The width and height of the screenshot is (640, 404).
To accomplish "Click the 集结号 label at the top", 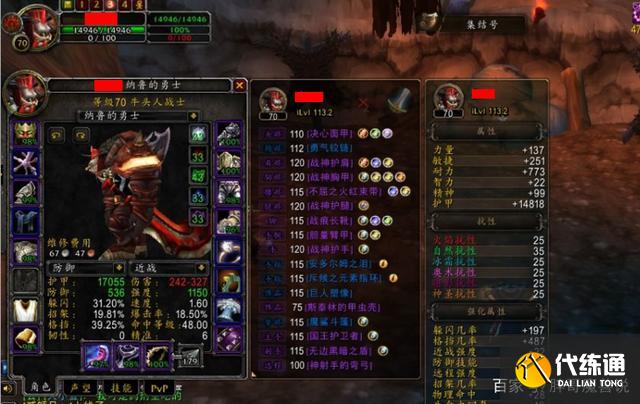I will point(480,23).
